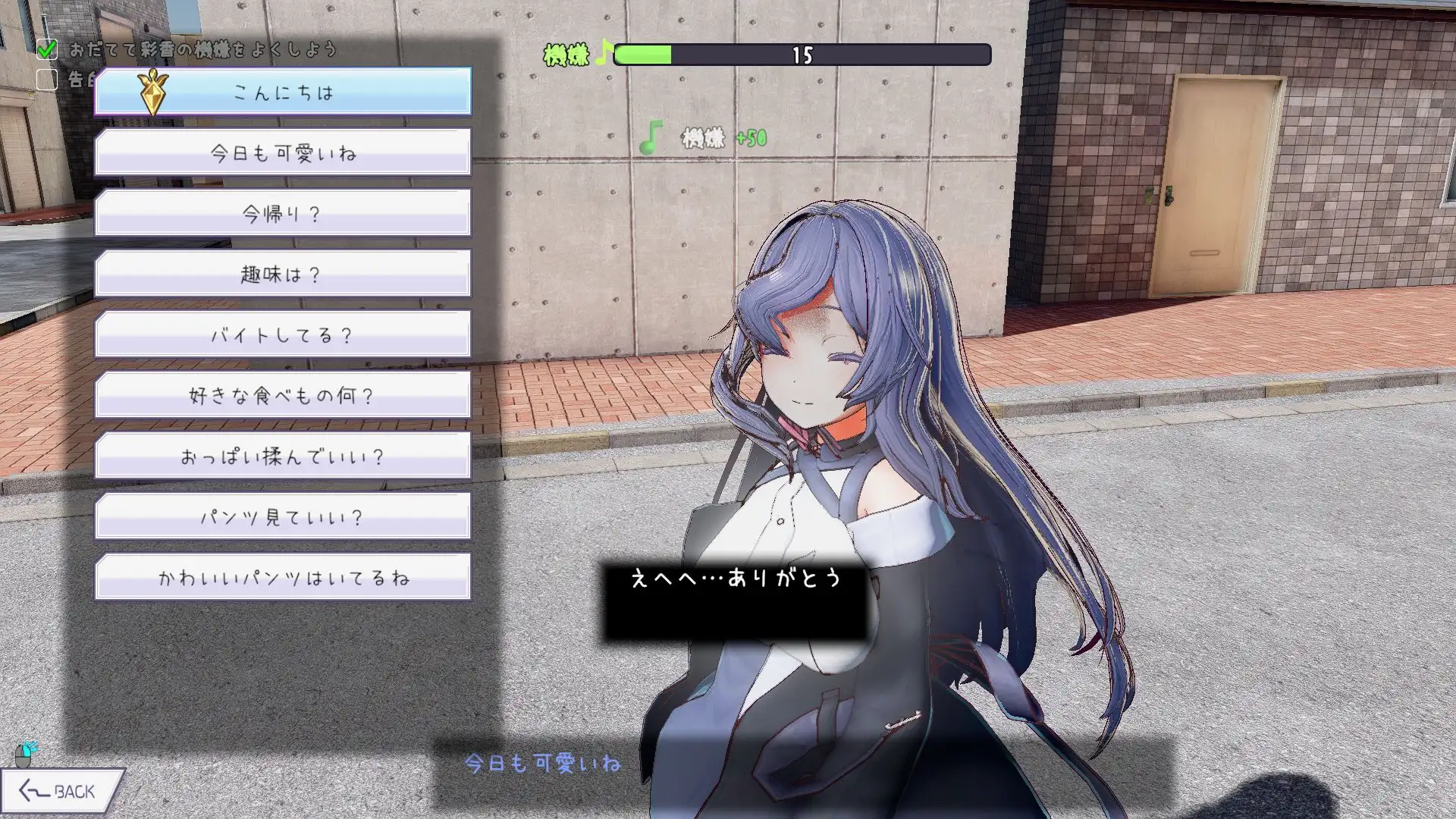Select 今帰り？ from the choices
The width and height of the screenshot is (1456, 819).
pyautogui.click(x=283, y=213)
